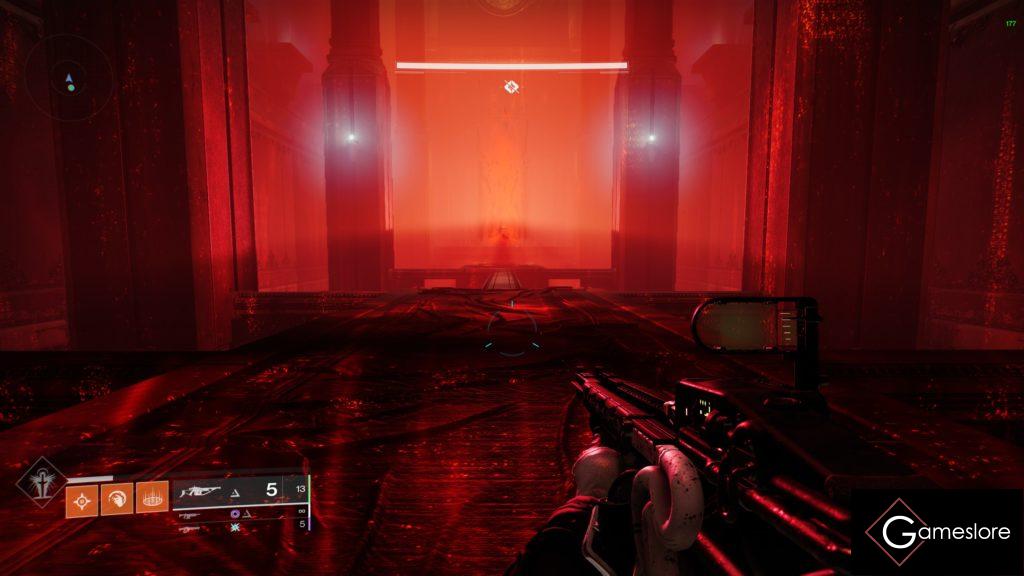Activate the rift class ability icon
Image resolution: width=1024 pixels, height=576 pixels.
pos(151,497)
